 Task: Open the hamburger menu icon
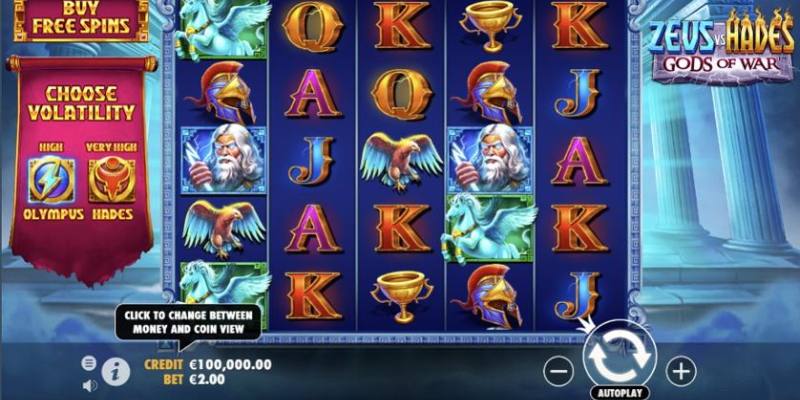[x=89, y=363]
